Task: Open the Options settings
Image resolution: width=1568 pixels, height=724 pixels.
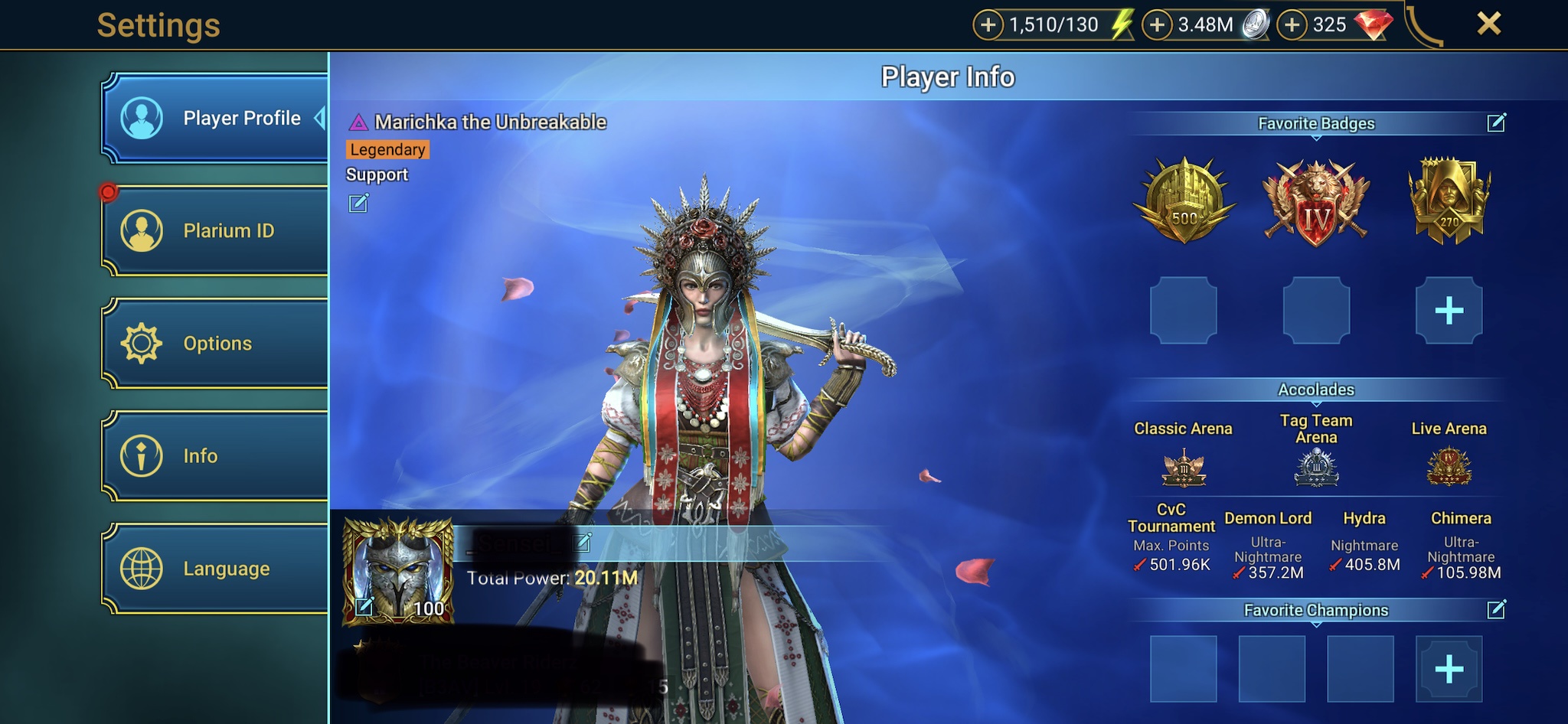Action: pos(216,343)
